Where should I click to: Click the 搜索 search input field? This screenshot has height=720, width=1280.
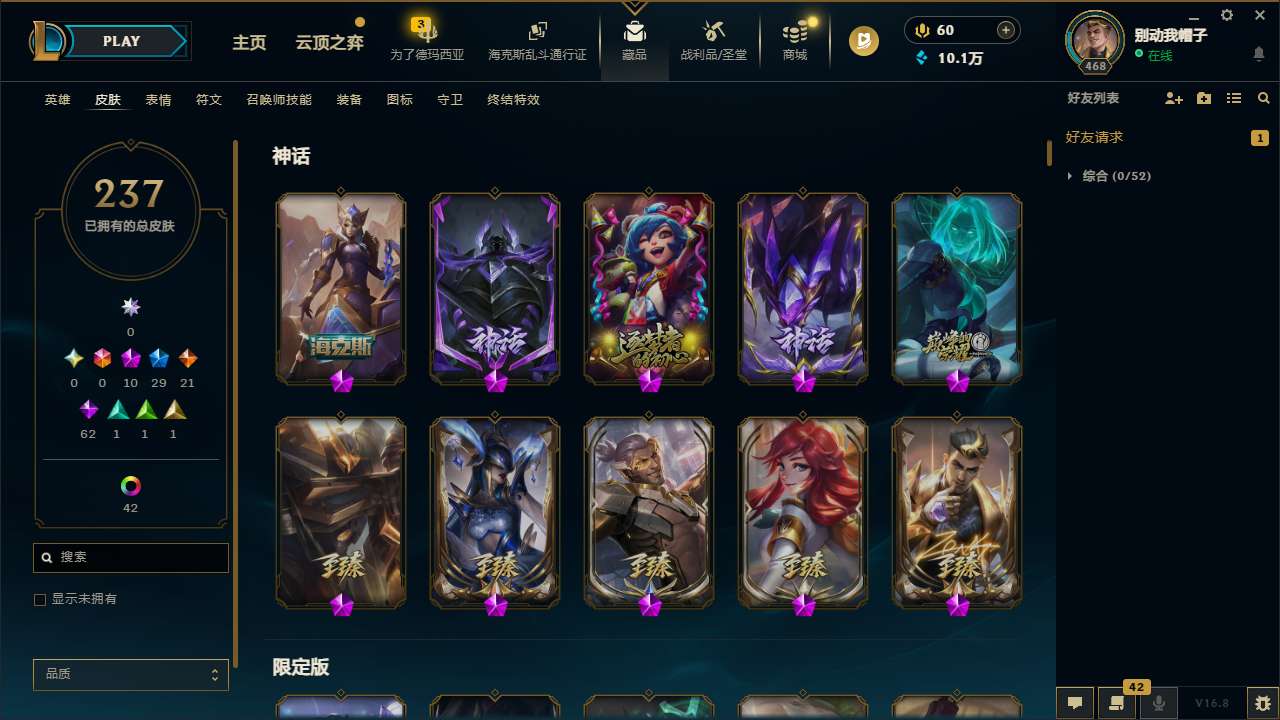click(130, 557)
